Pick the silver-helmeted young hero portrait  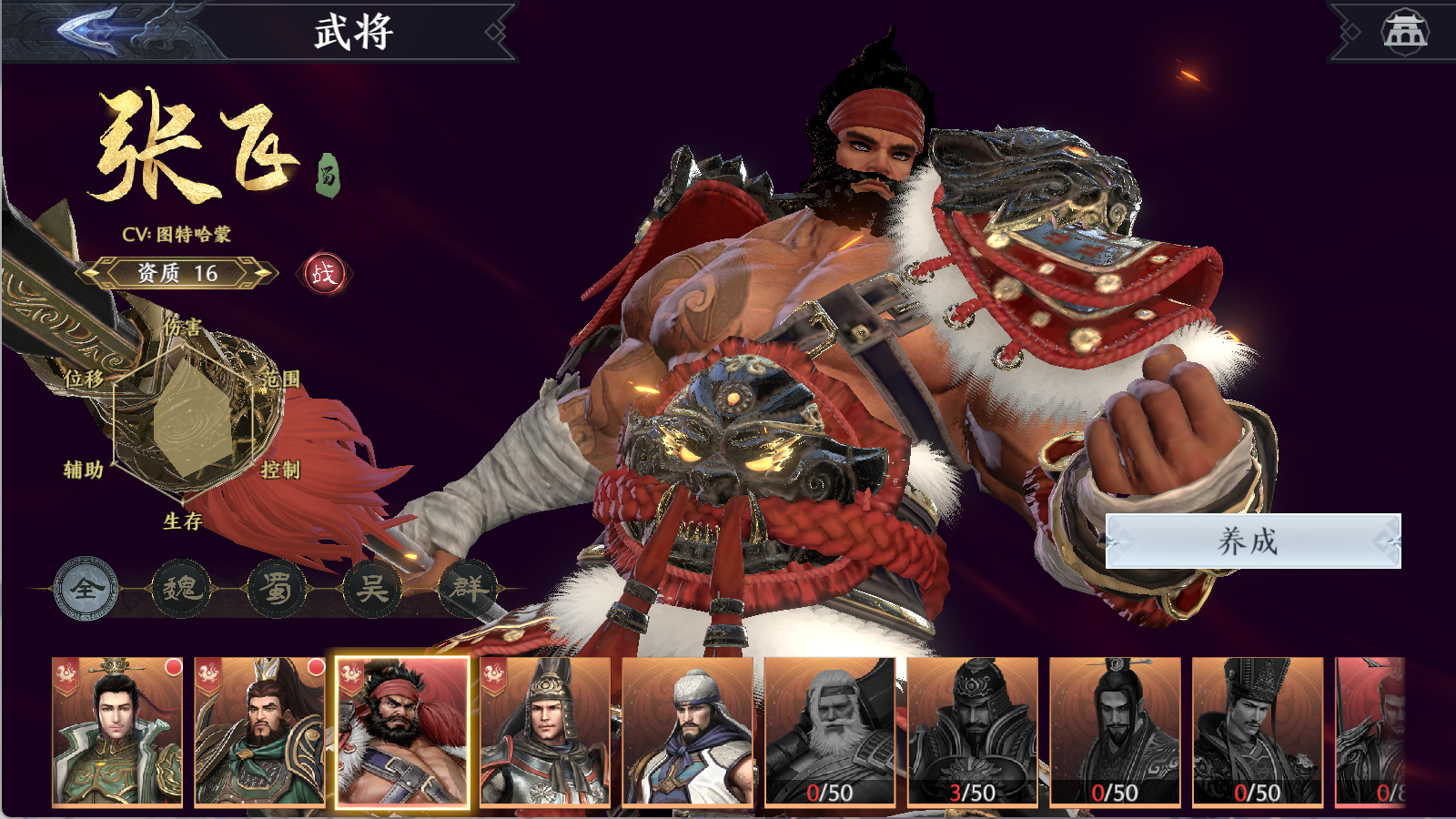click(545, 732)
